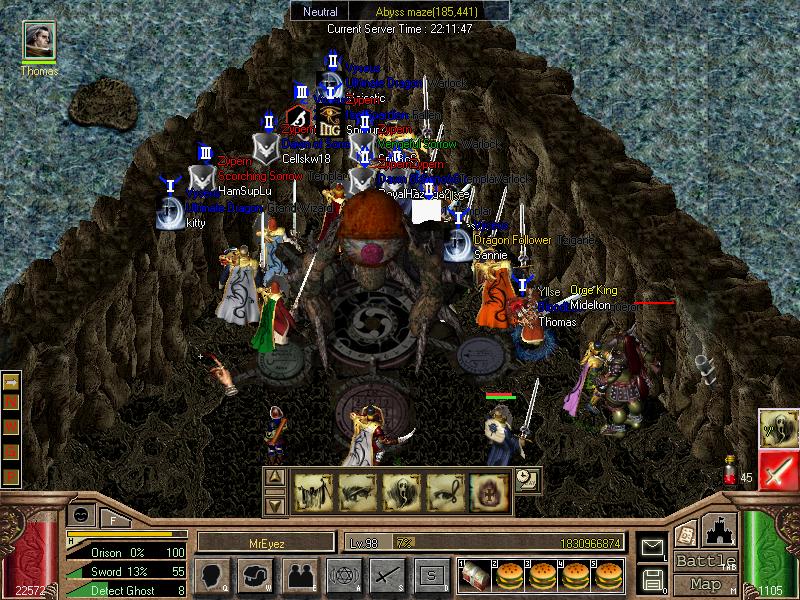Use the single eye skill scroll

(357, 491)
